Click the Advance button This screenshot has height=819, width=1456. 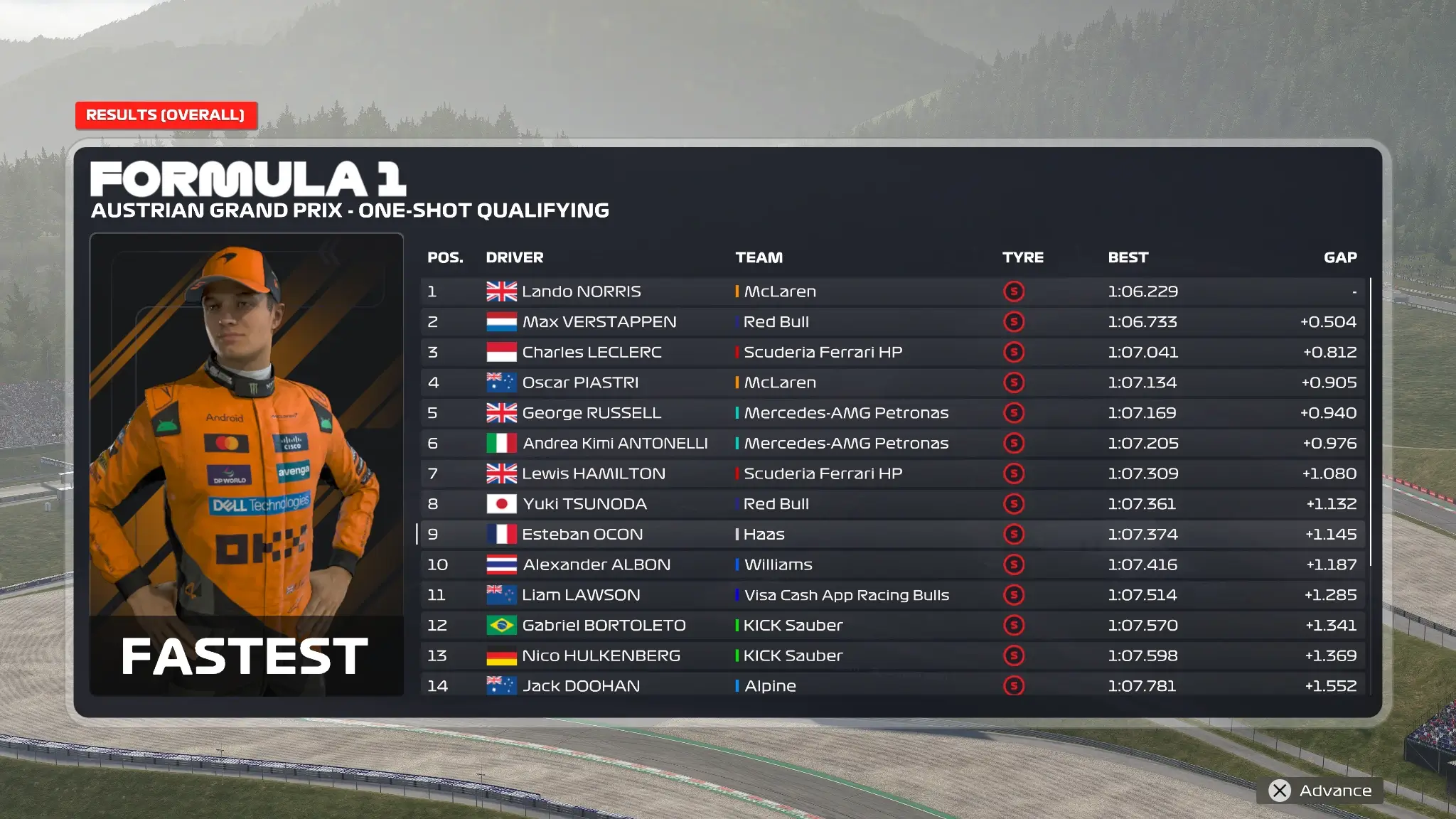[x=1321, y=791]
